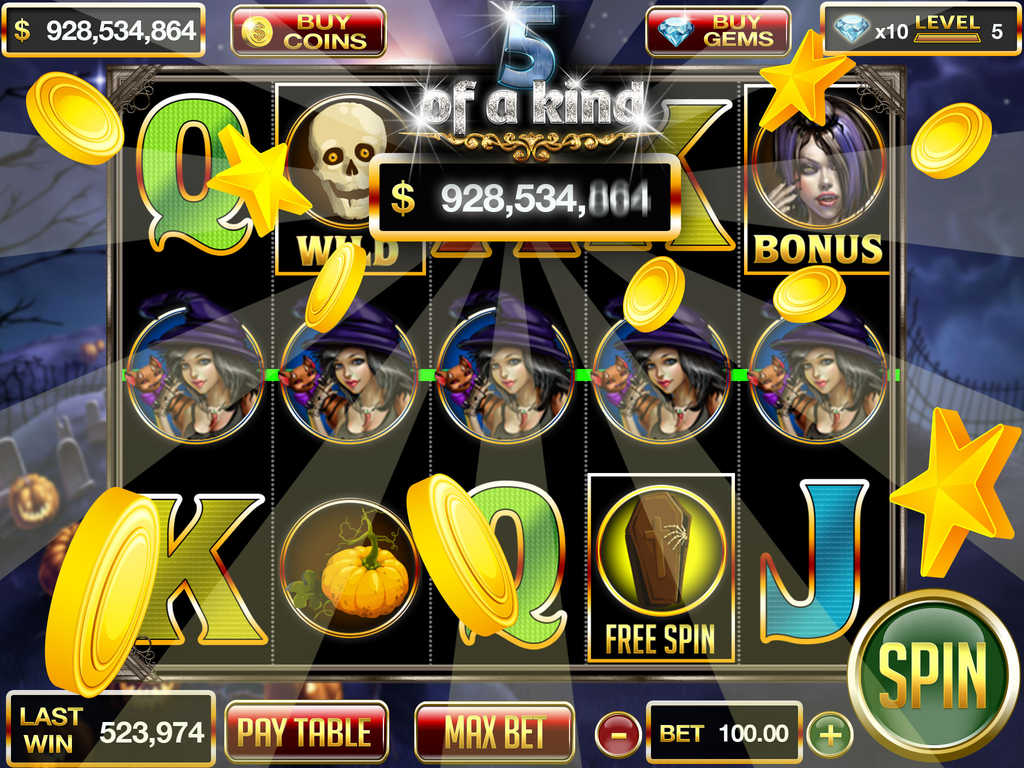Decrease bet with the minus button
The width and height of the screenshot is (1024, 768).
coord(618,735)
